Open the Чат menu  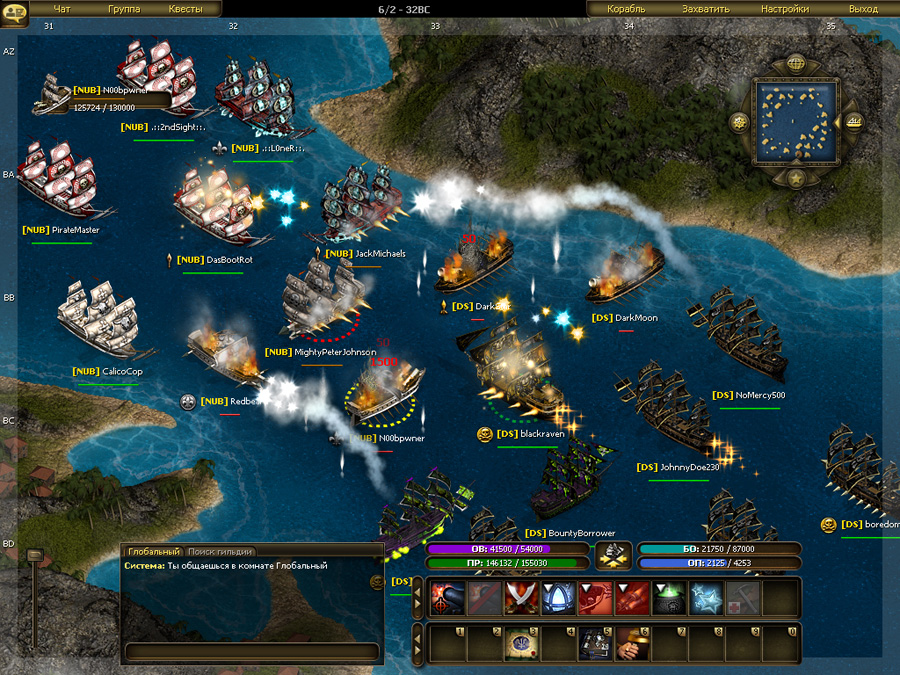pyautogui.click(x=62, y=9)
